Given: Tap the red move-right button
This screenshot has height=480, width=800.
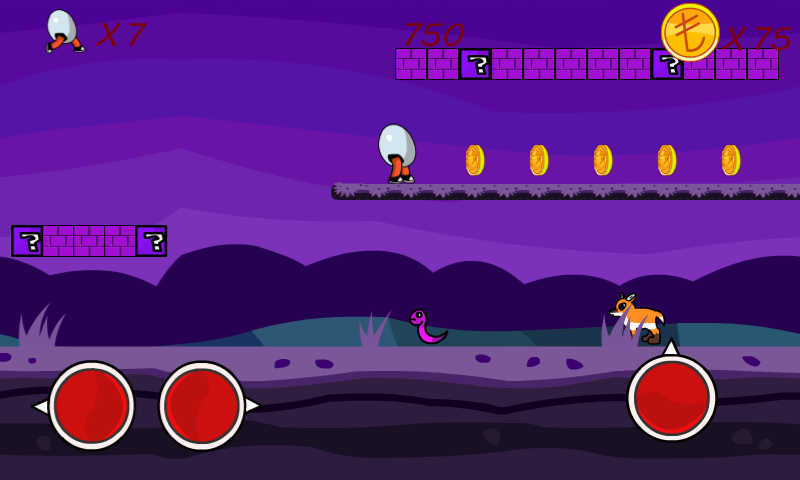Looking at the screenshot, I should [x=202, y=405].
